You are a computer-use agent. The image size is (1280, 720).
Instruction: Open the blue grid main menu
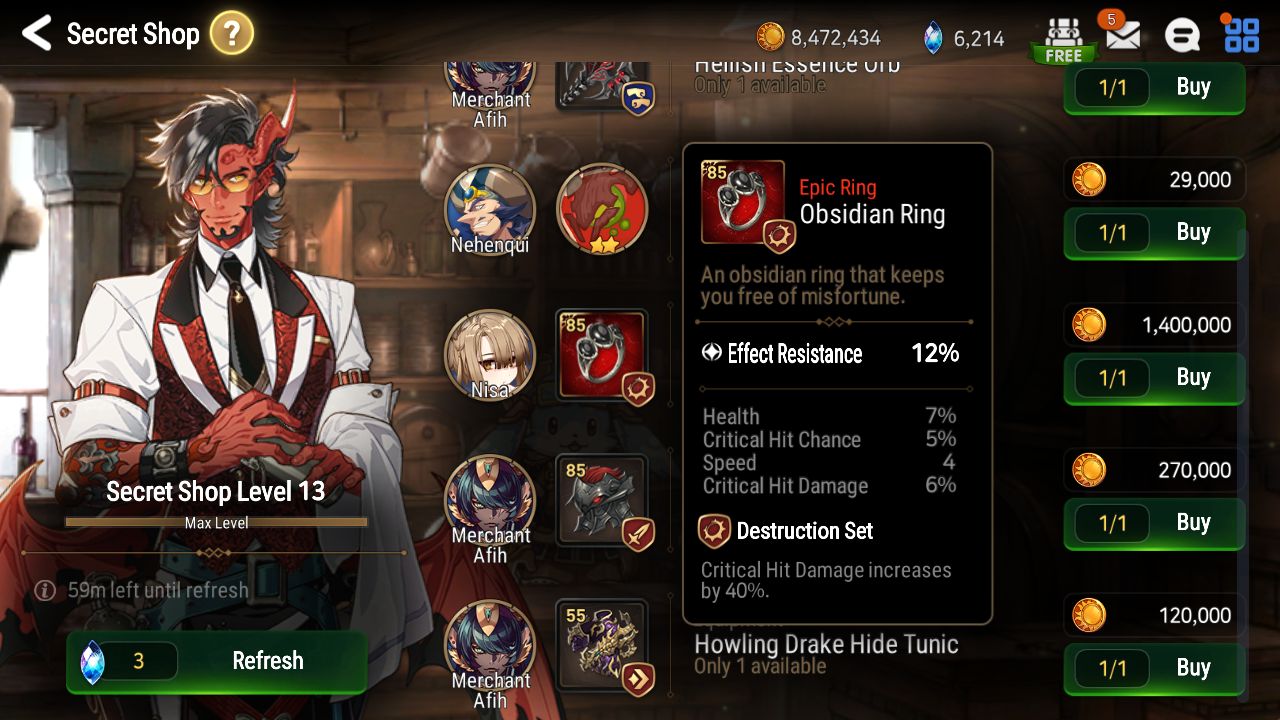(x=1241, y=35)
